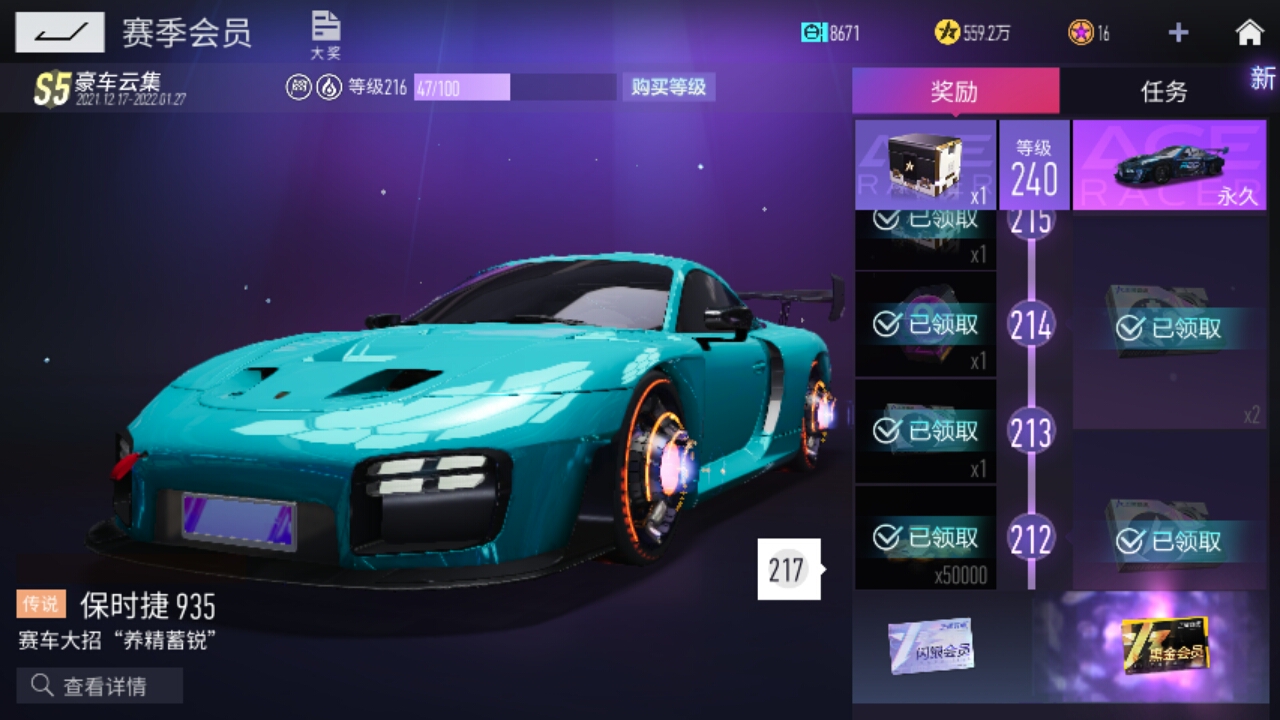Screen dimensions: 1280x720
Task: Select the level 240 permanent car reward
Action: click(1169, 165)
